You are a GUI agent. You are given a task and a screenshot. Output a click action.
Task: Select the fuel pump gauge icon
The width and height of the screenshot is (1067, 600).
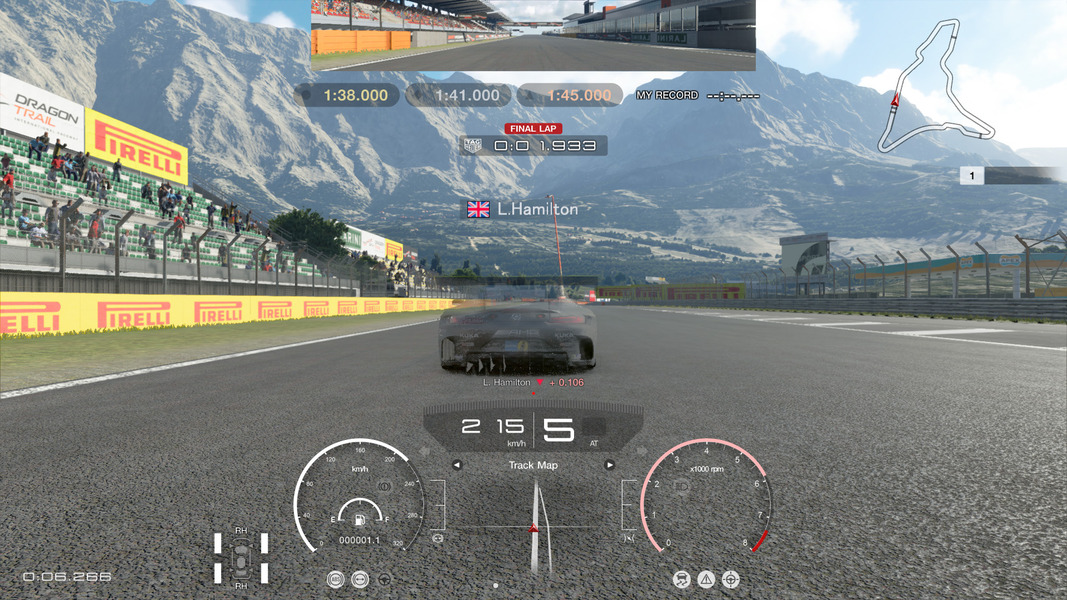pyautogui.click(x=359, y=518)
